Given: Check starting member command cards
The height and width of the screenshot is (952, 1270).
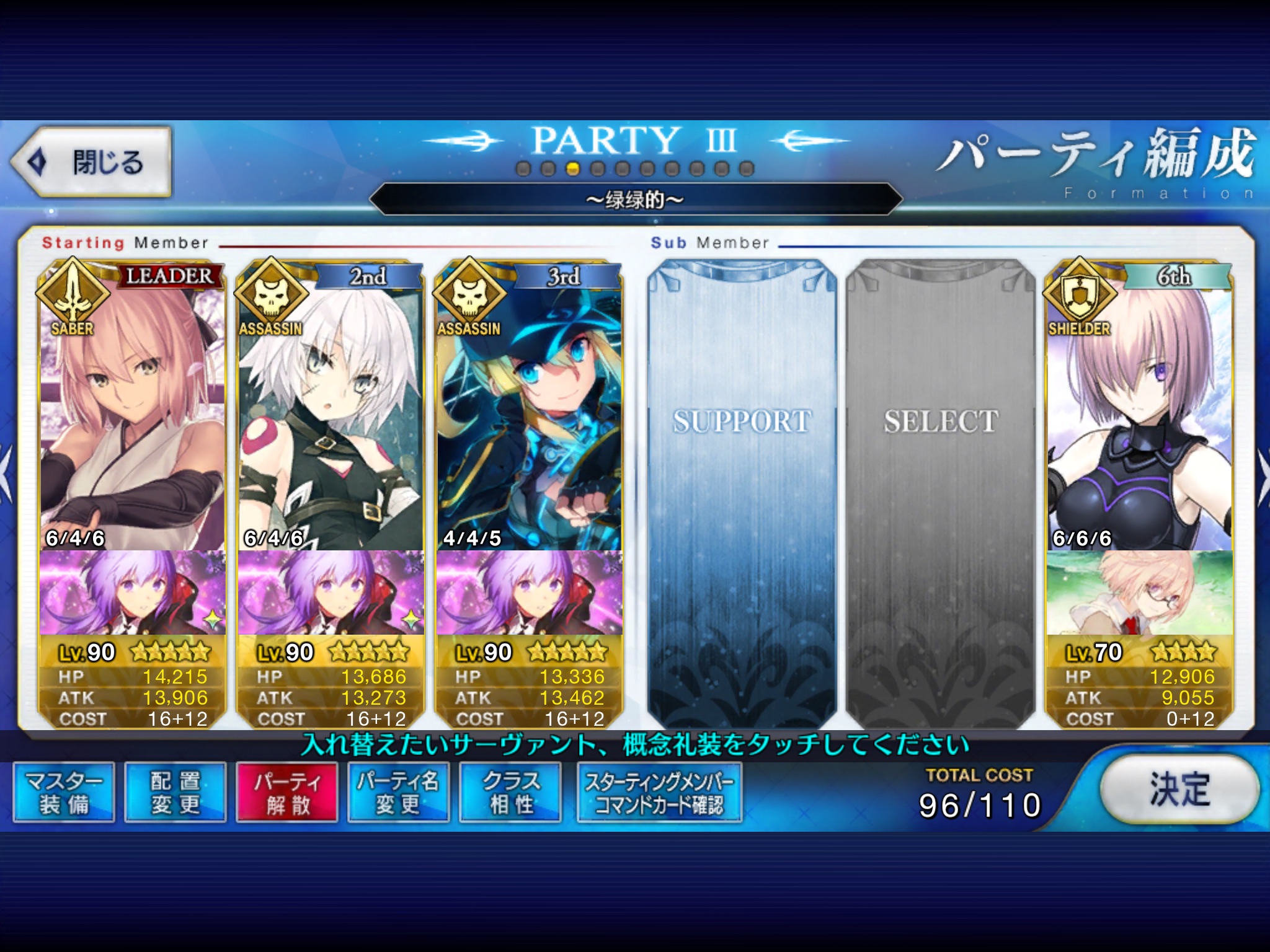Looking at the screenshot, I should pyautogui.click(x=659, y=793).
